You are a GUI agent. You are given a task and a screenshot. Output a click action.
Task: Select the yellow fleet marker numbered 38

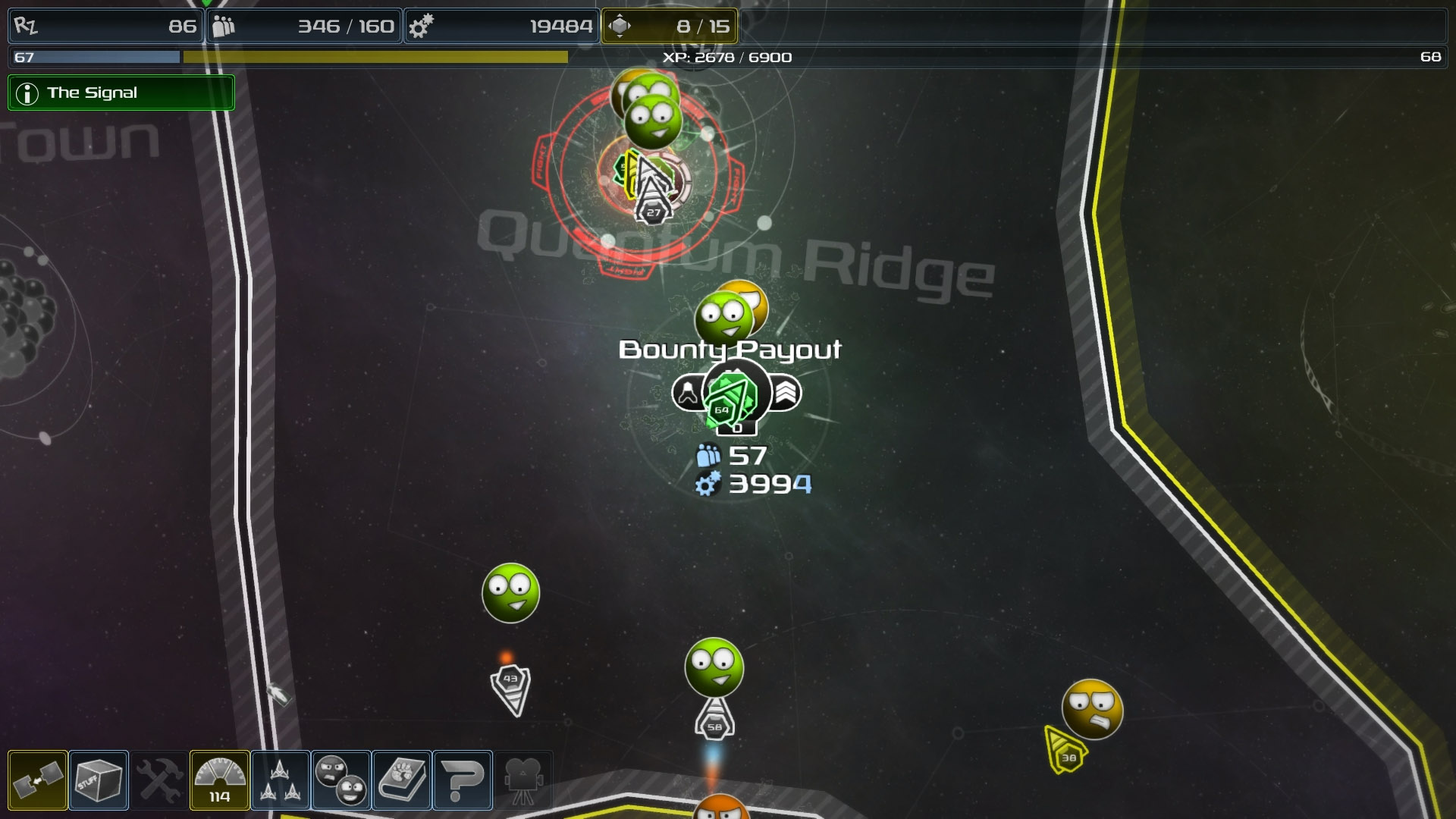[x=1069, y=756]
